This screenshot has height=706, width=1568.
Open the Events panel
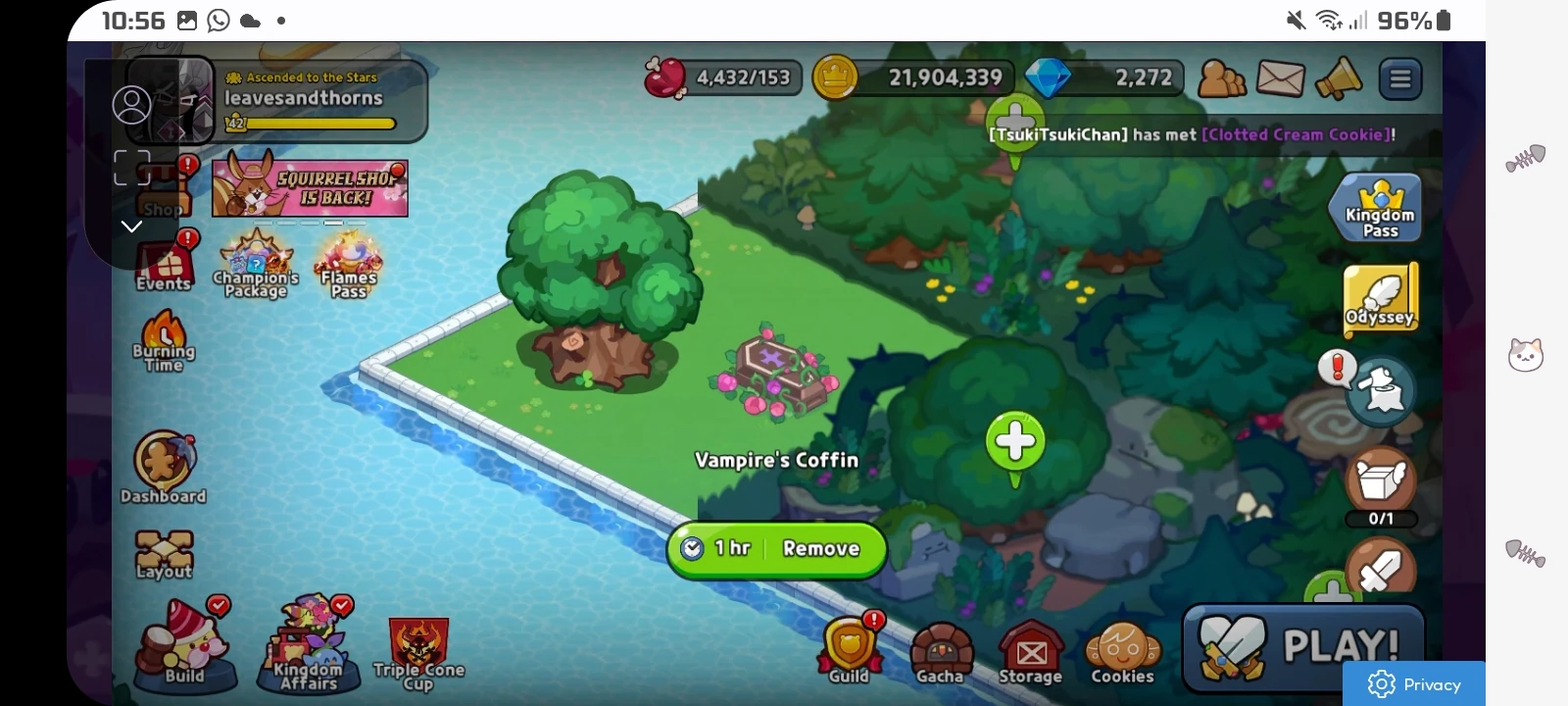(x=163, y=265)
